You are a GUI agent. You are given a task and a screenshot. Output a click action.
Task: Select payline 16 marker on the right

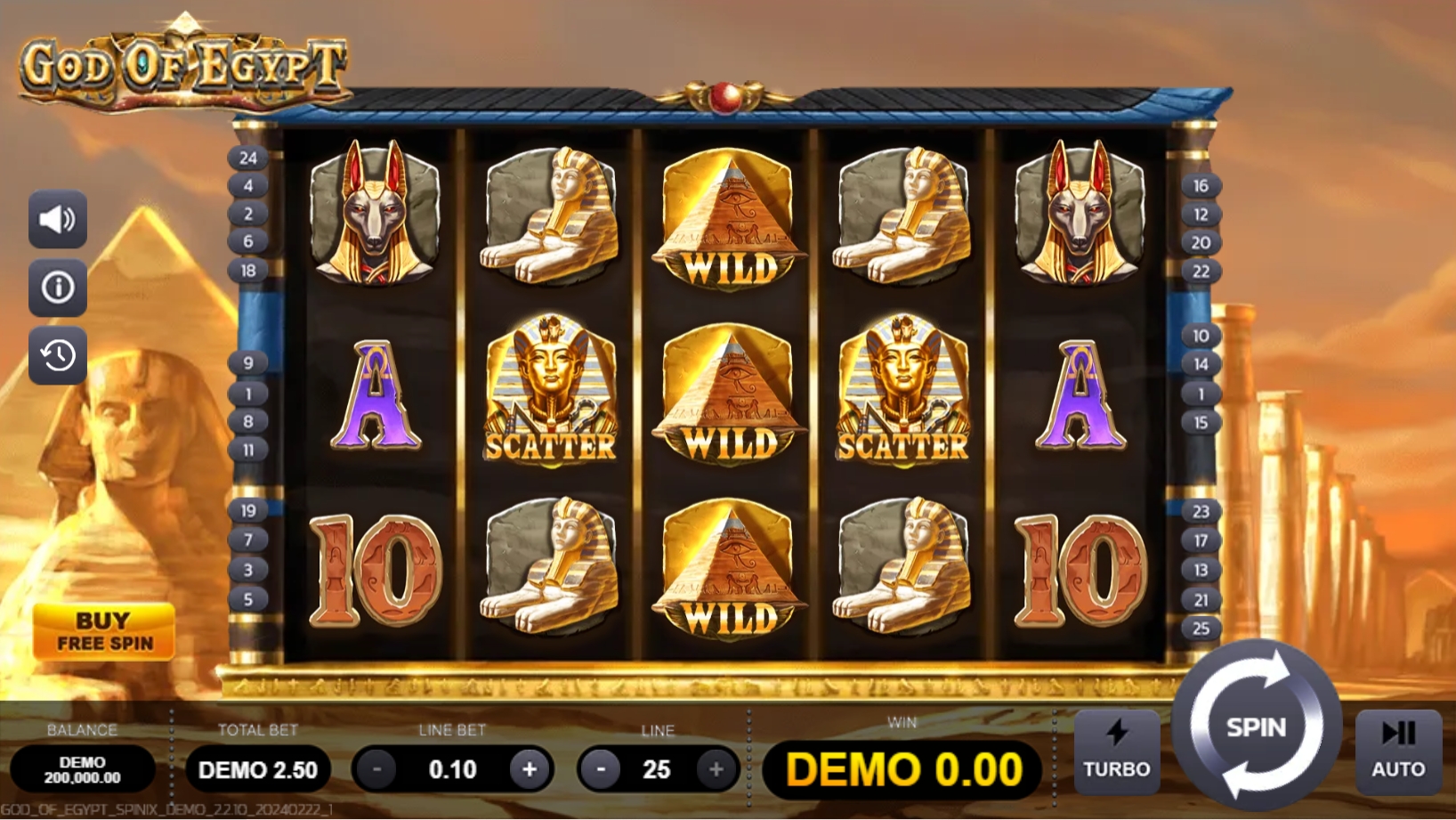tap(1201, 186)
